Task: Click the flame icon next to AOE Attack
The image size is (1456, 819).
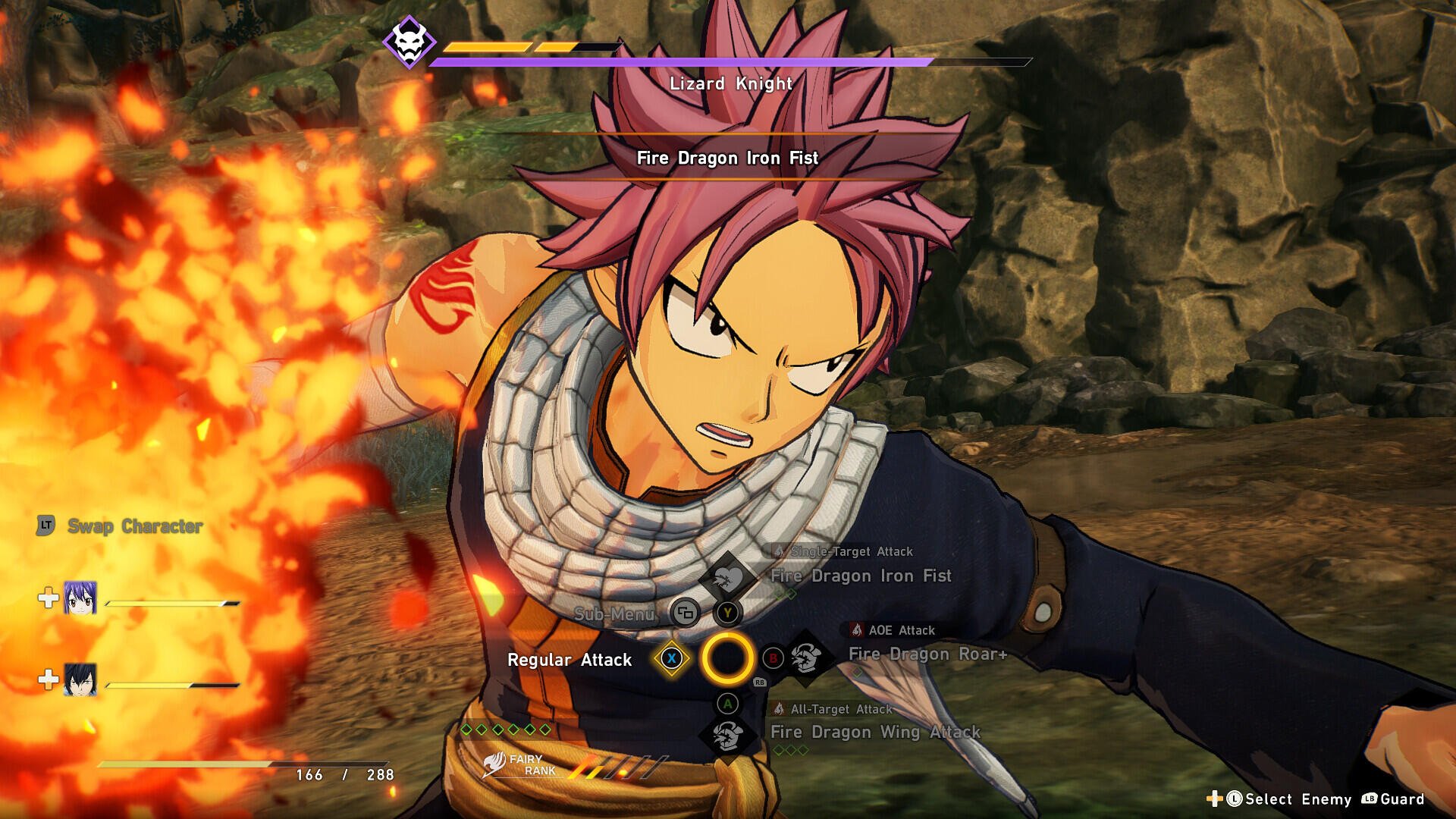Action: (855, 630)
